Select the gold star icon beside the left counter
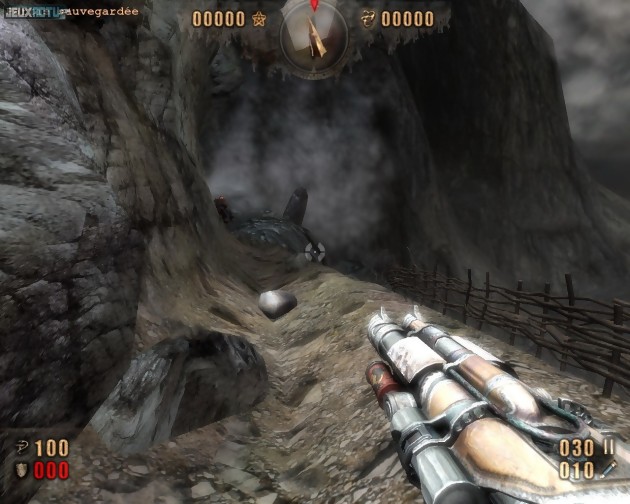 260,19
